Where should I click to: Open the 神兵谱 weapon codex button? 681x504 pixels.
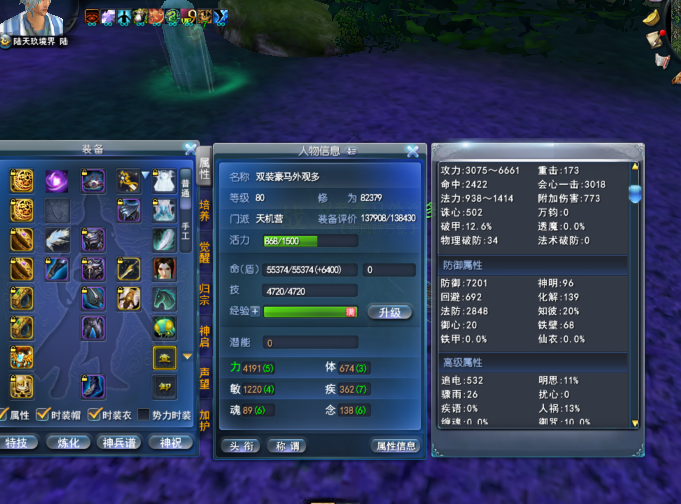(x=120, y=442)
